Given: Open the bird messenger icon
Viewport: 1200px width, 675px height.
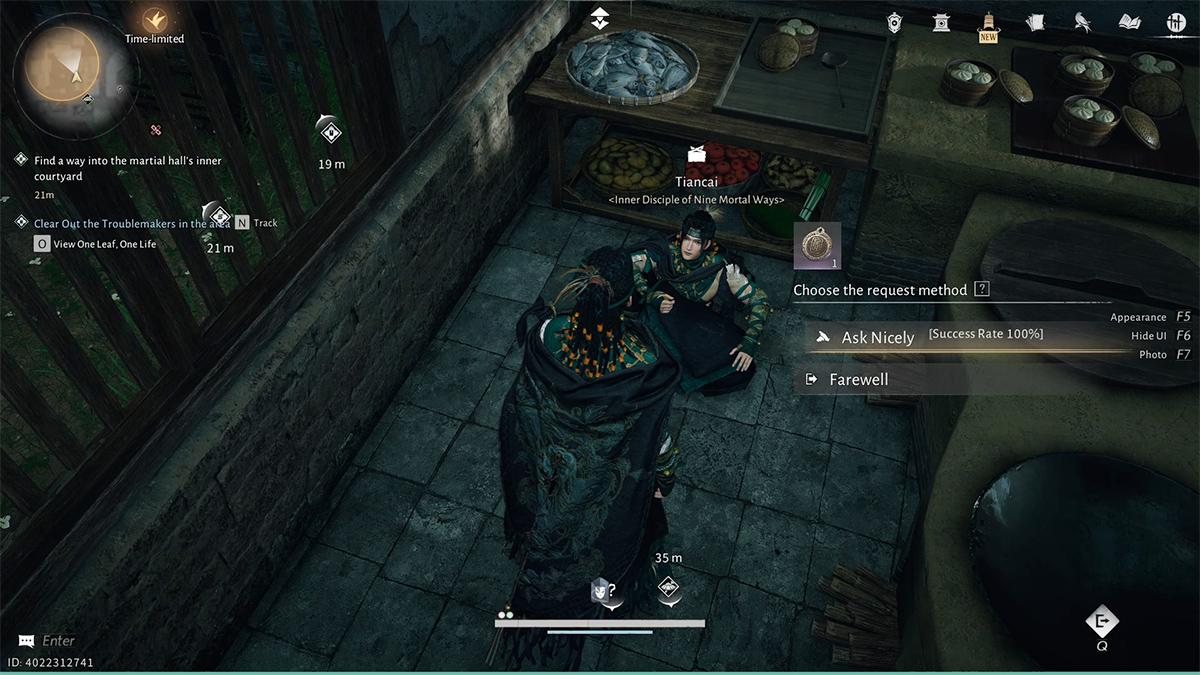Looking at the screenshot, I should click(1082, 22).
